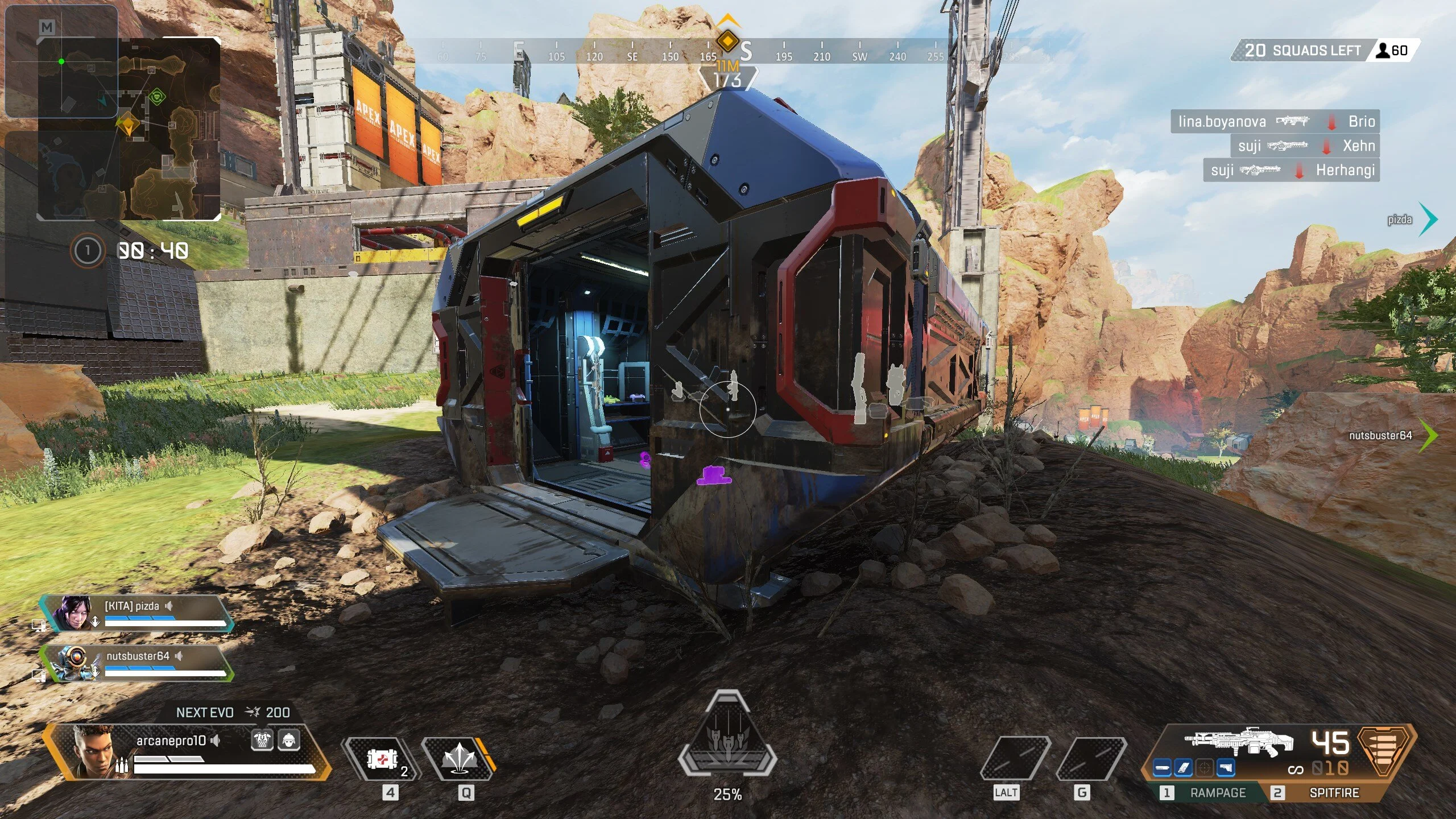Click the heavy ammo type icon

(1385, 751)
